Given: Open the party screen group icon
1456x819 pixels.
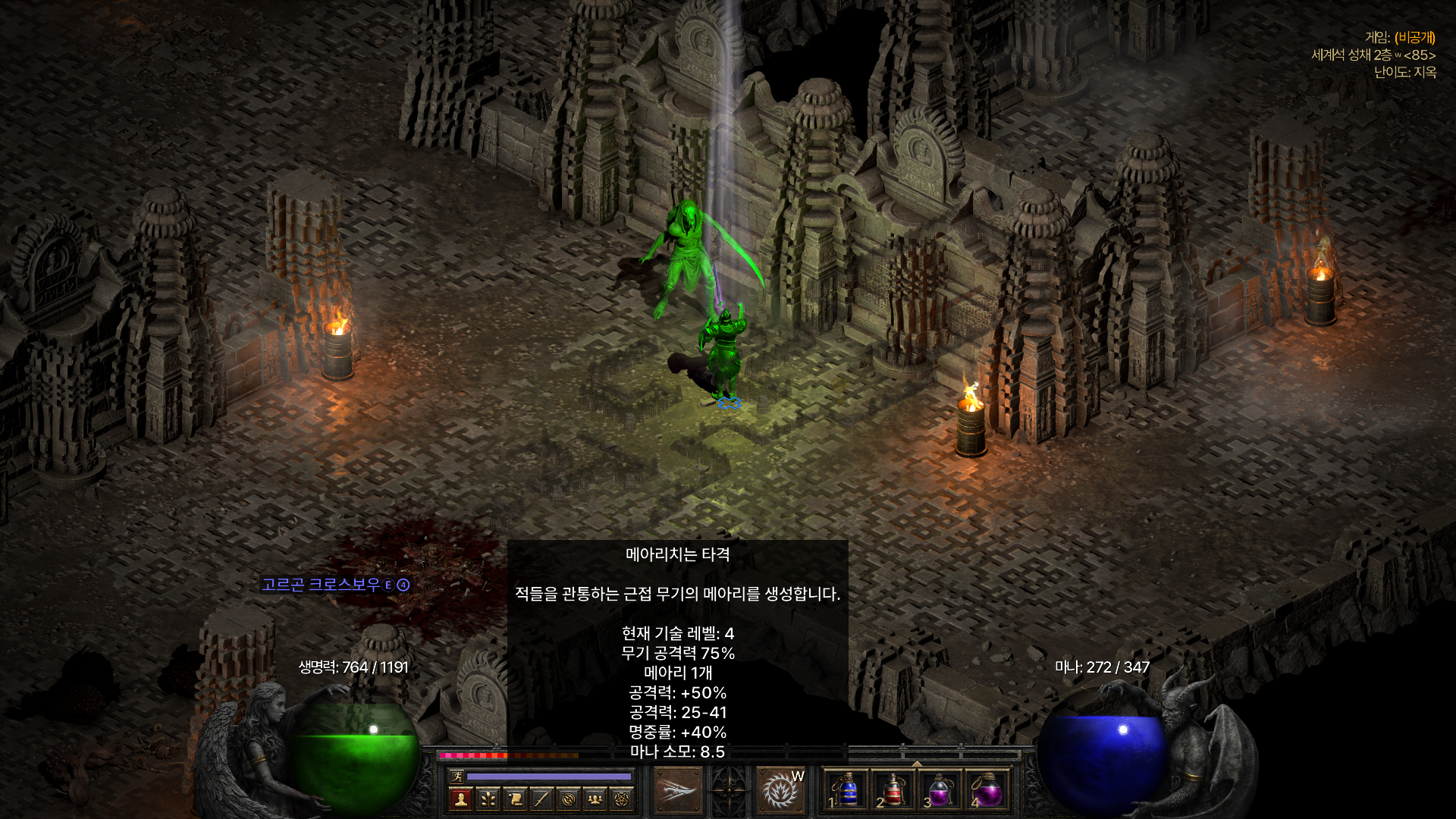Looking at the screenshot, I should [595, 799].
